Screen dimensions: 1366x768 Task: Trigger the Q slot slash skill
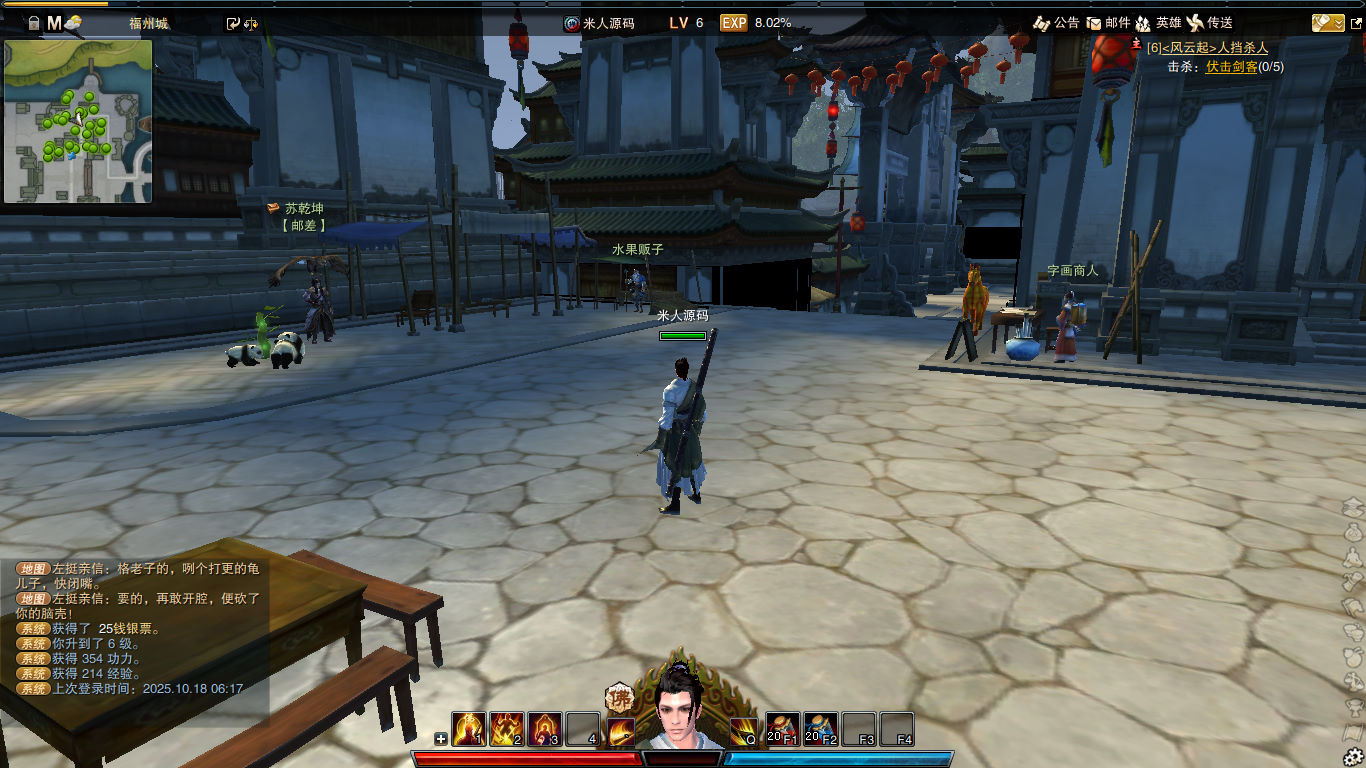pos(743,730)
